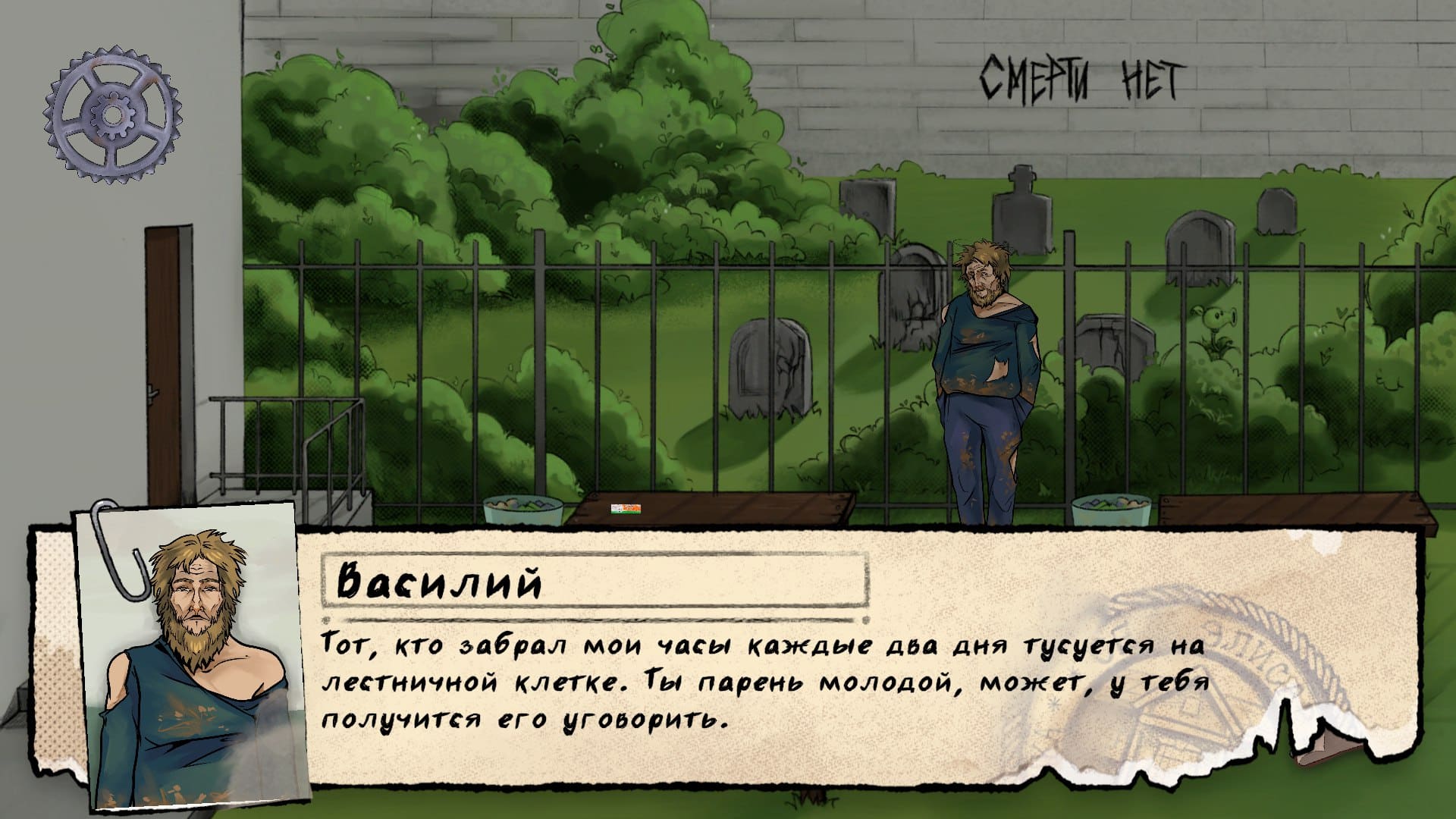Screen dimensions: 1456x819
Task: Open settings via the gear icon
Action: (112, 115)
